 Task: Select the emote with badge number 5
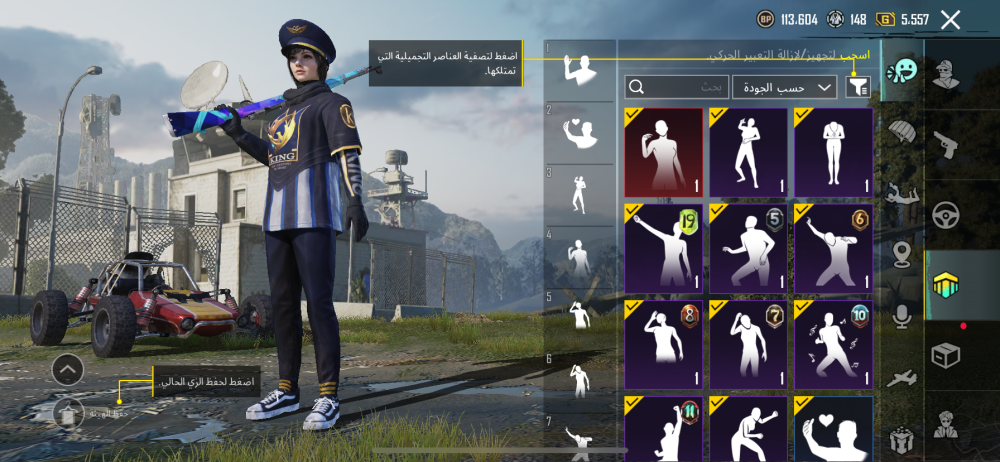tap(749, 249)
